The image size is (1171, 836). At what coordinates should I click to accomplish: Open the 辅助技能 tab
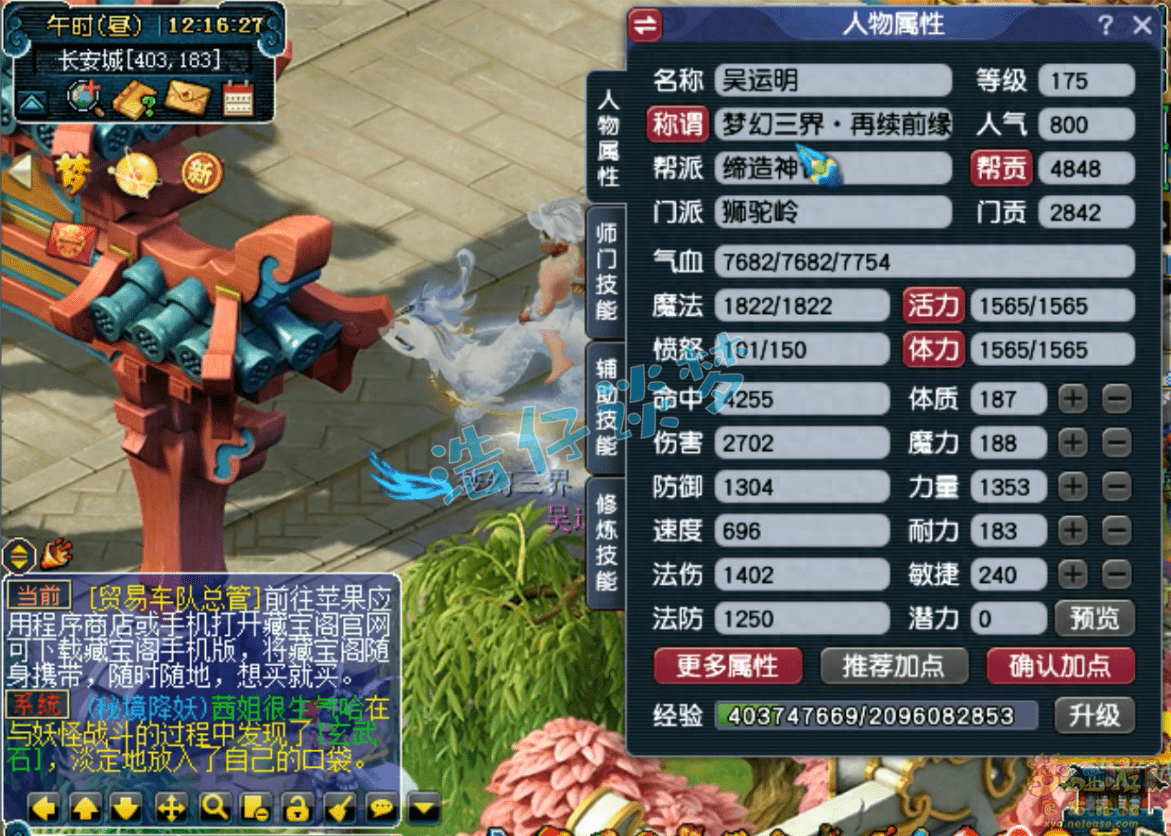(607, 406)
